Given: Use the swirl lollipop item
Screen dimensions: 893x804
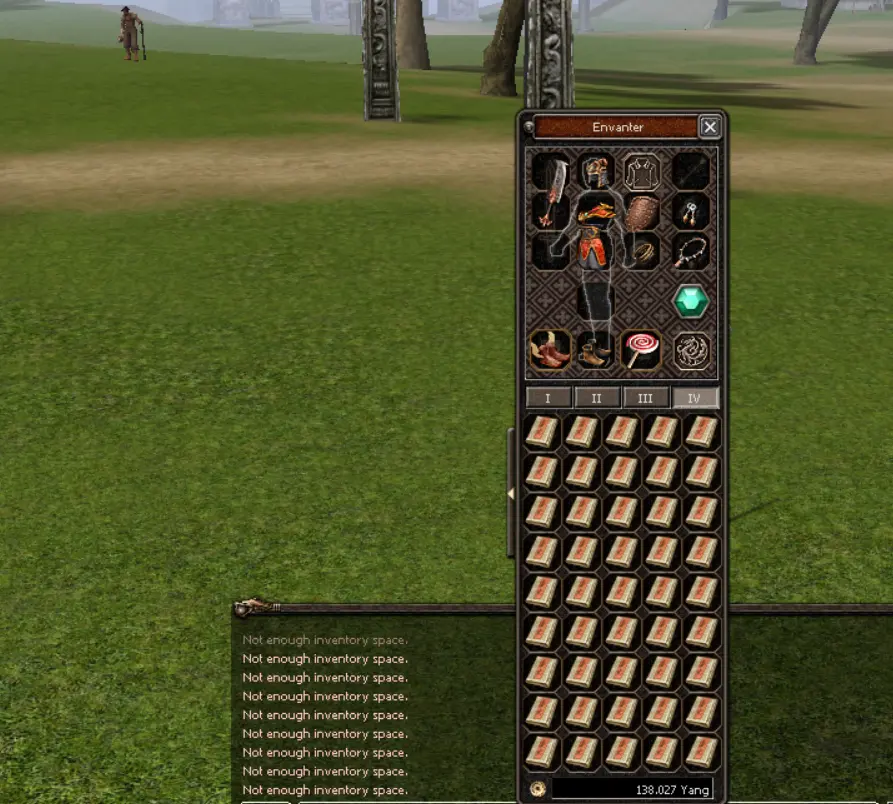Looking at the screenshot, I should pos(641,351).
